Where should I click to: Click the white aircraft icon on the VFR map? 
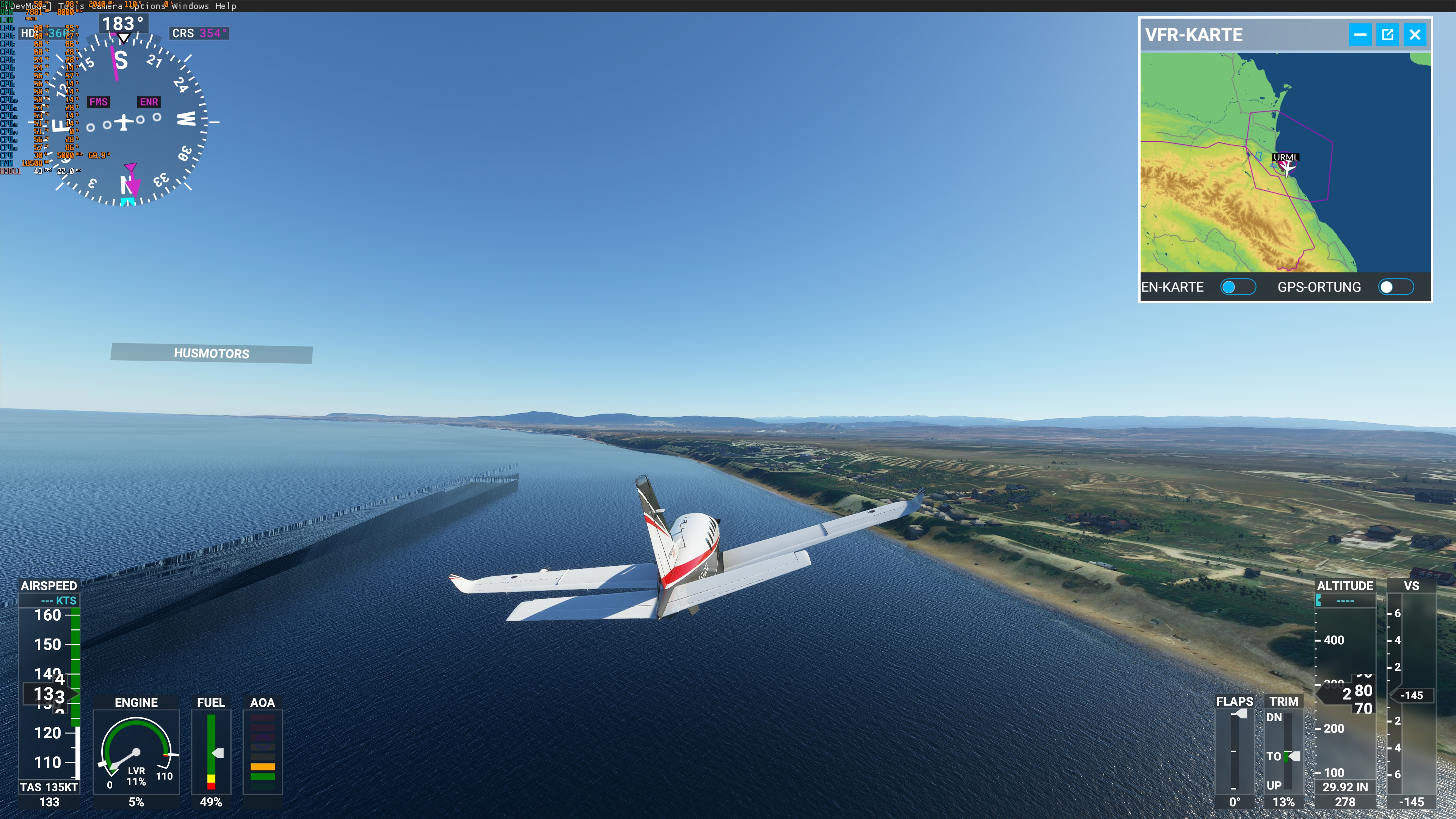tap(1288, 167)
